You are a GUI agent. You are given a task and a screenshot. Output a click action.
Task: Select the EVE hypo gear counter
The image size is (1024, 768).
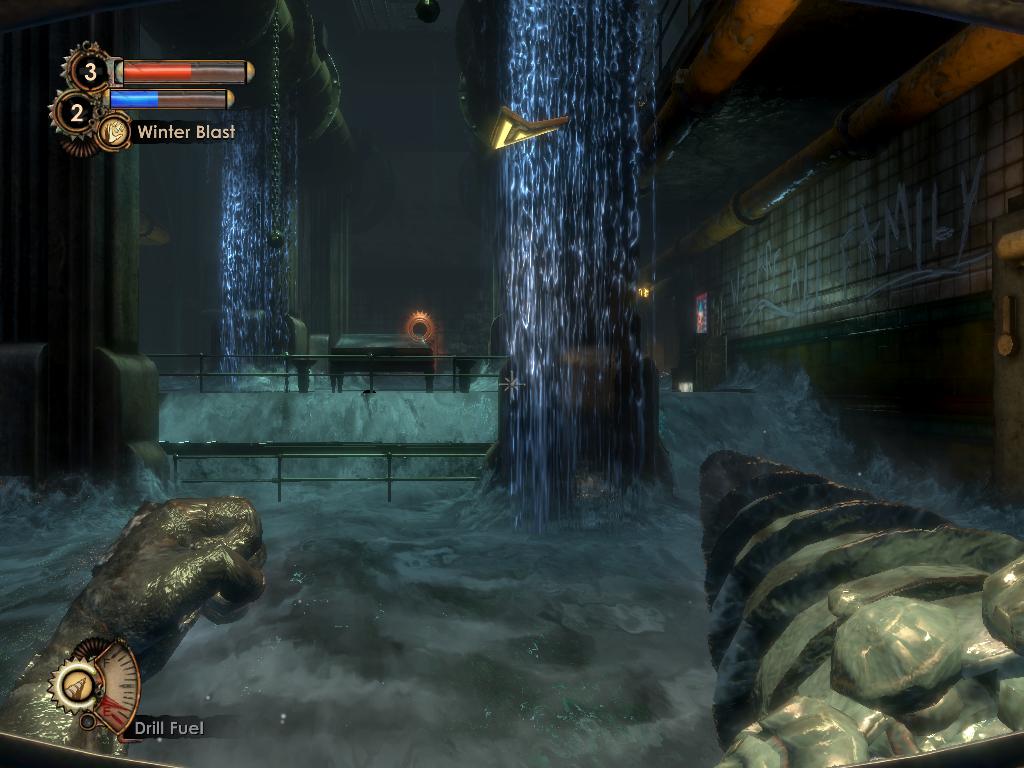pyautogui.click(x=75, y=112)
